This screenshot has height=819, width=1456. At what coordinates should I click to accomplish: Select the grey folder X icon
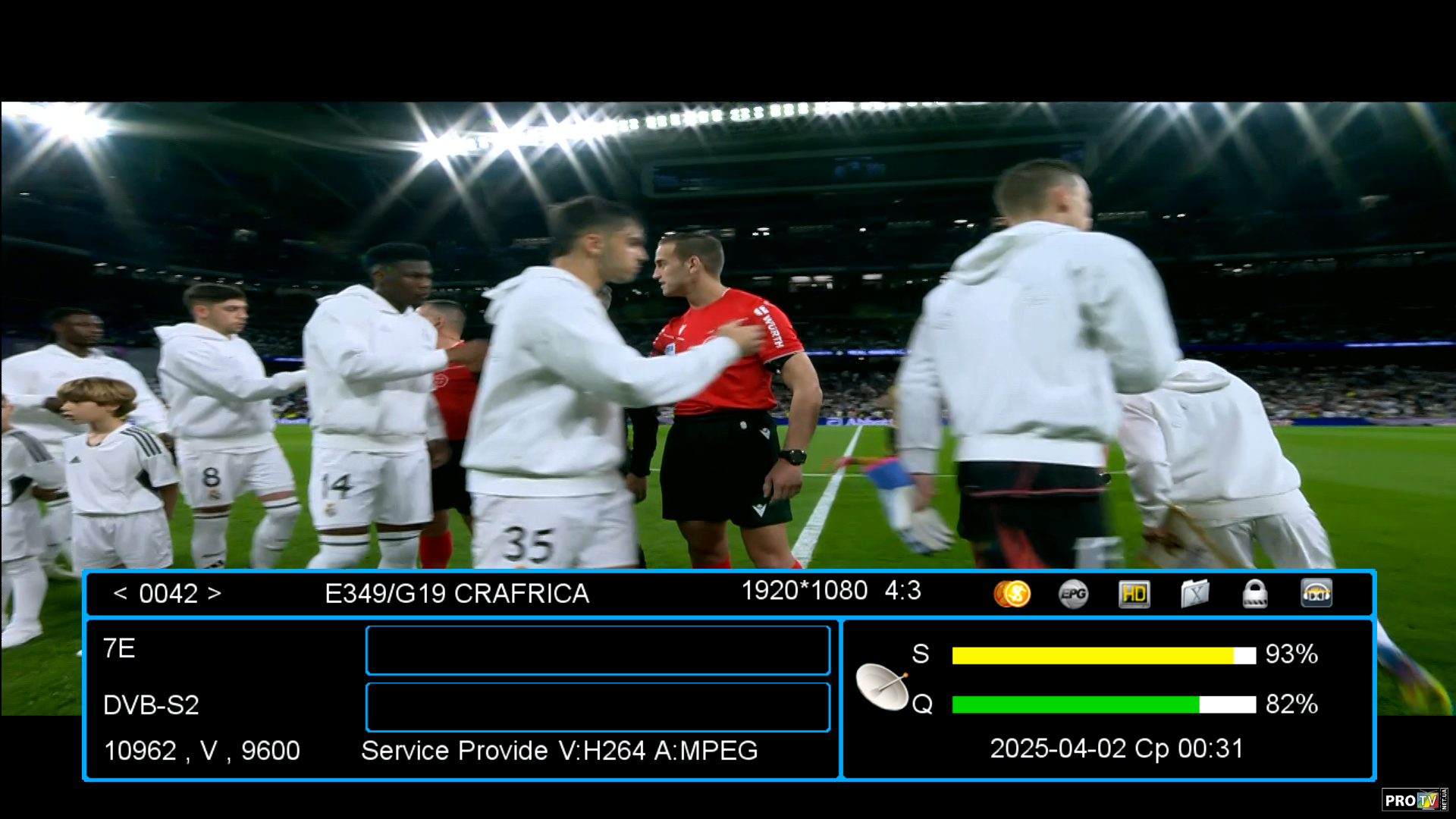tap(1194, 594)
